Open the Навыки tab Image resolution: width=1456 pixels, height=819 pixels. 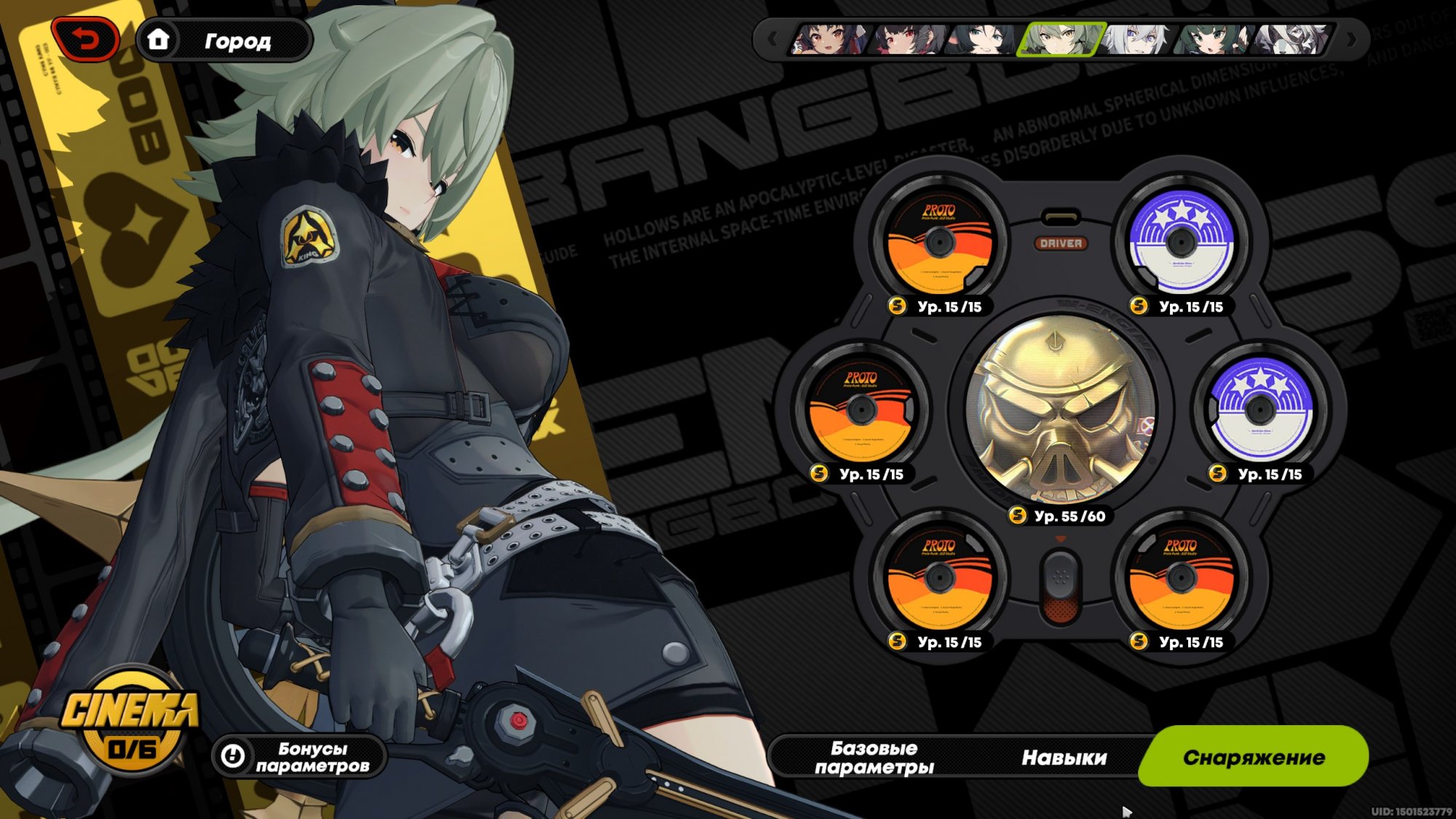click(1064, 758)
